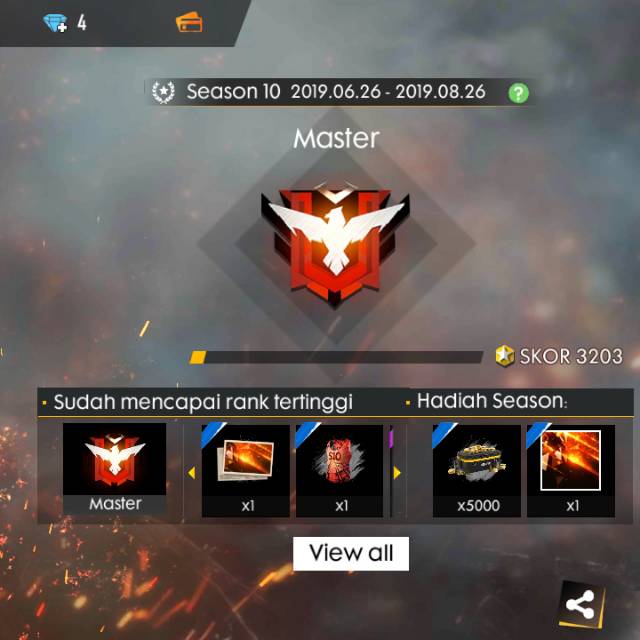The width and height of the screenshot is (640, 640).
Task: Open the orange voucher card icon
Action: (189, 22)
